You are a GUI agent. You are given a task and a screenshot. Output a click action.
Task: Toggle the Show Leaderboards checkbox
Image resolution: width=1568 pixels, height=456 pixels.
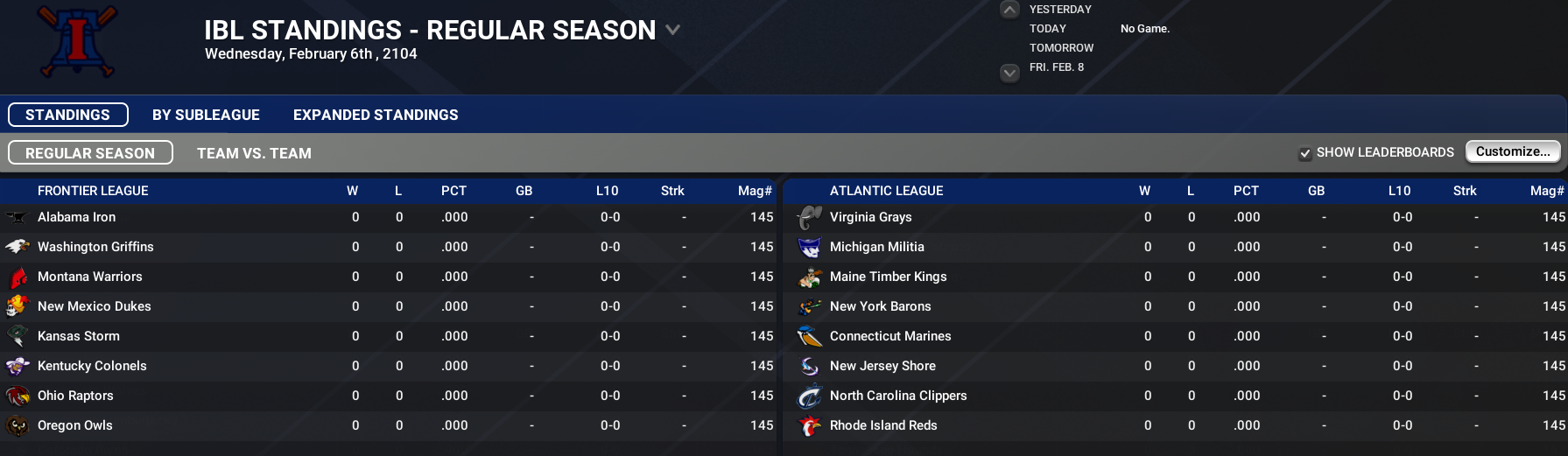point(1305,153)
